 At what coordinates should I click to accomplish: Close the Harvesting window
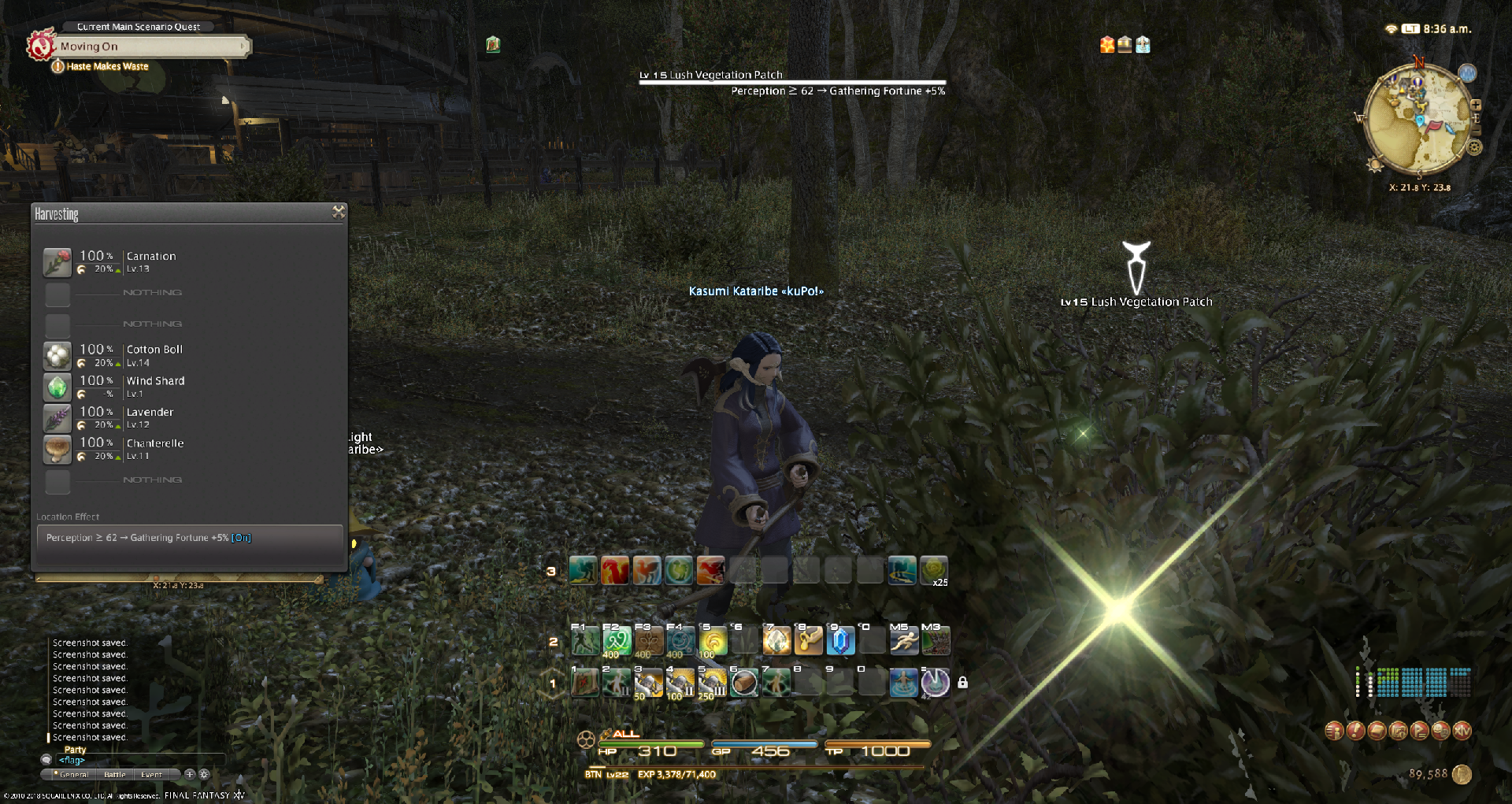pos(339,212)
